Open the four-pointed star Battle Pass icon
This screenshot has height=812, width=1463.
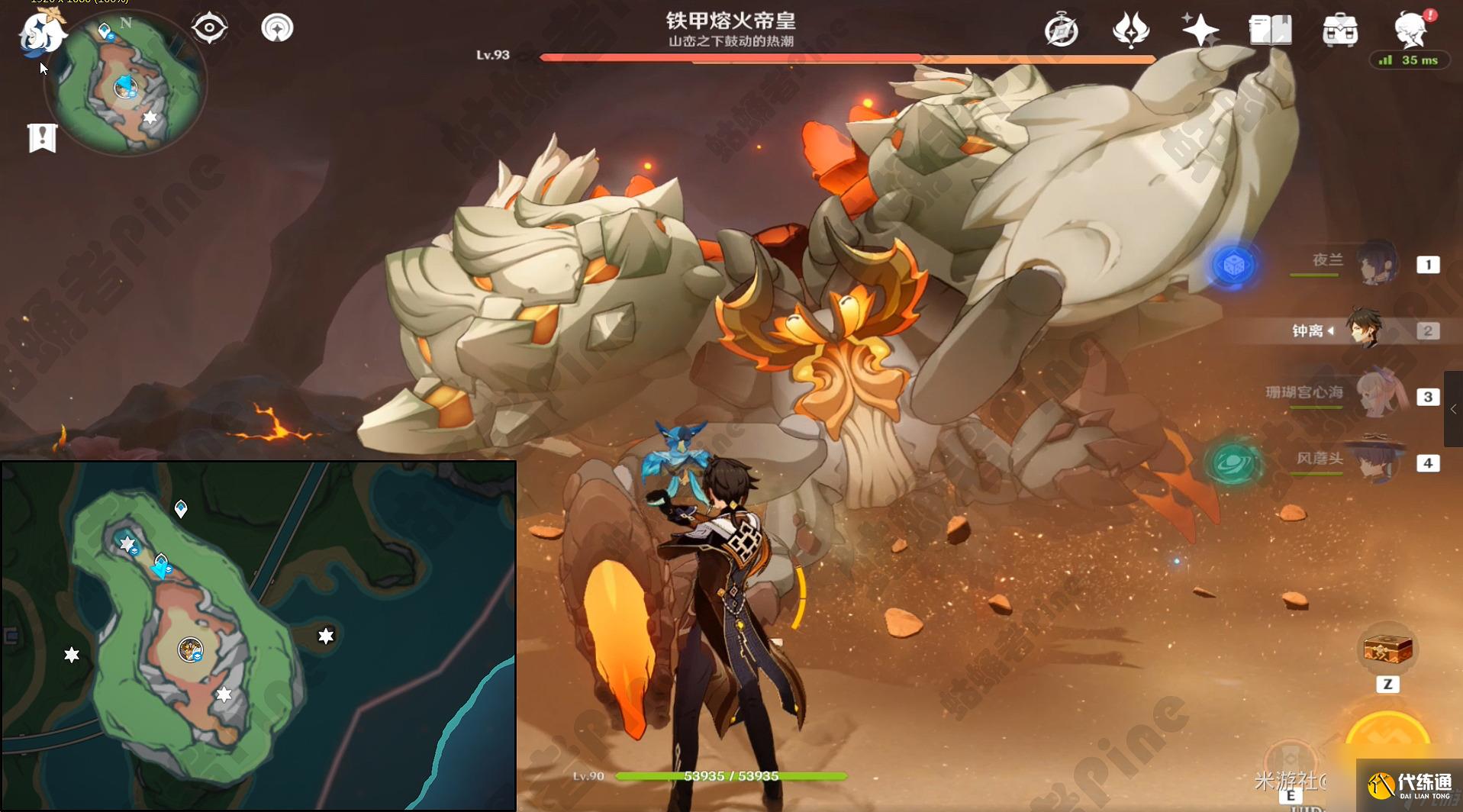[1200, 31]
